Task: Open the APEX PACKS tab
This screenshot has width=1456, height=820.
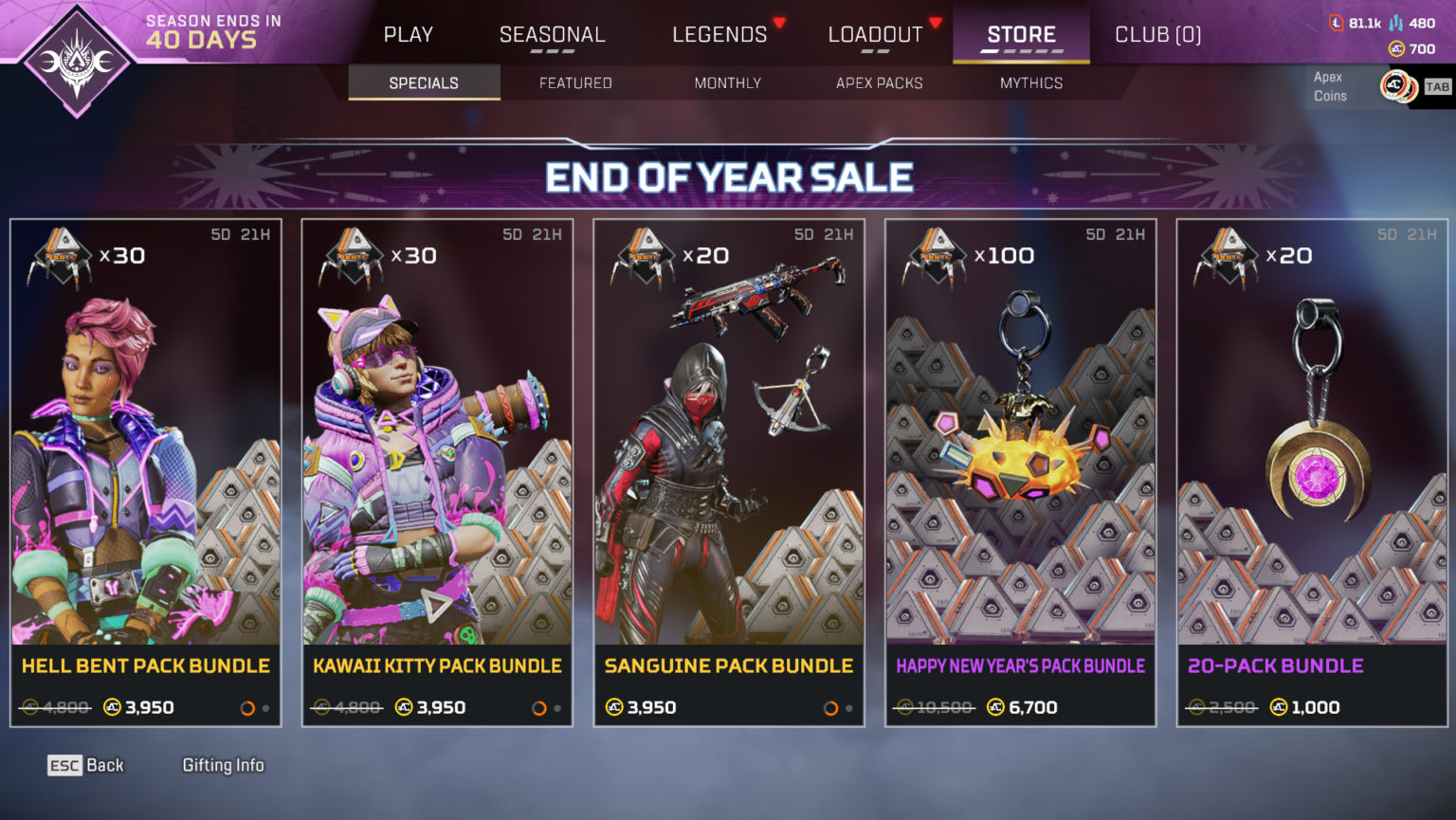Action: (x=880, y=83)
